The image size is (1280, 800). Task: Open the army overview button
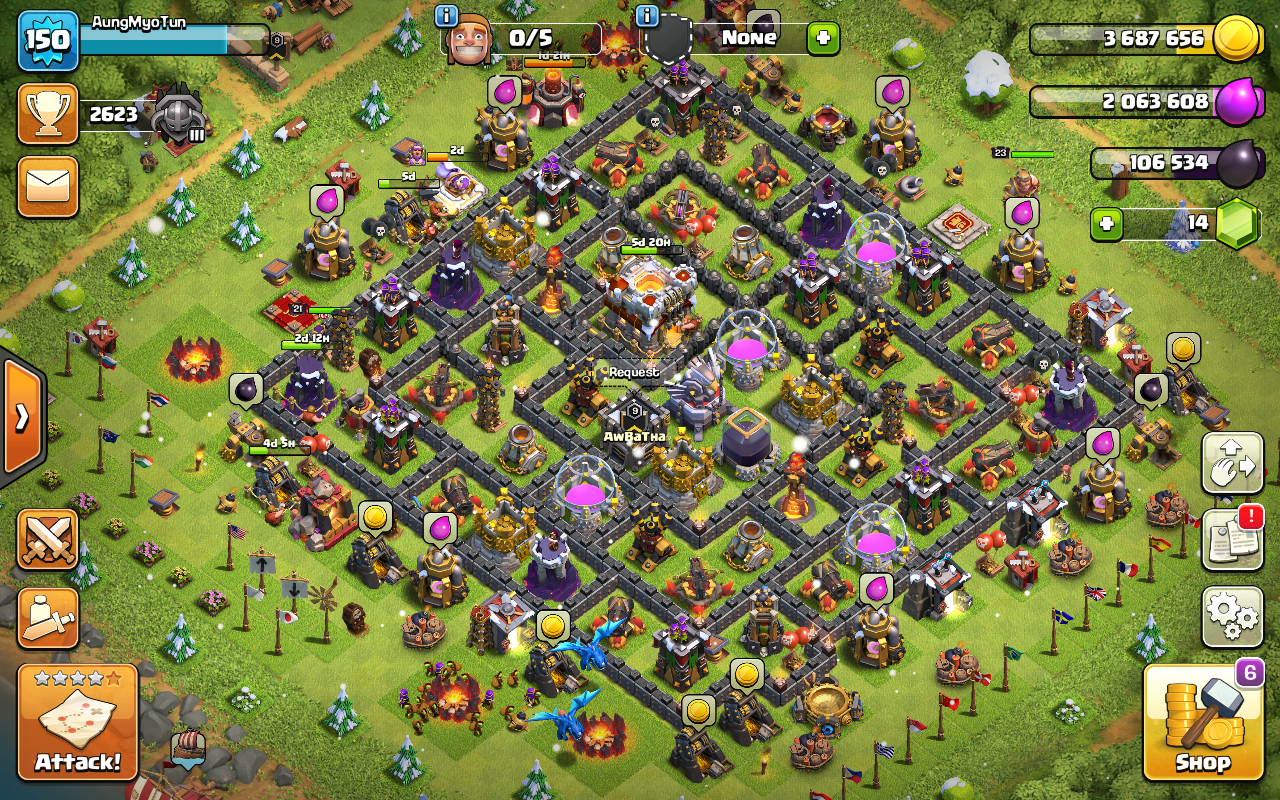tap(47, 617)
